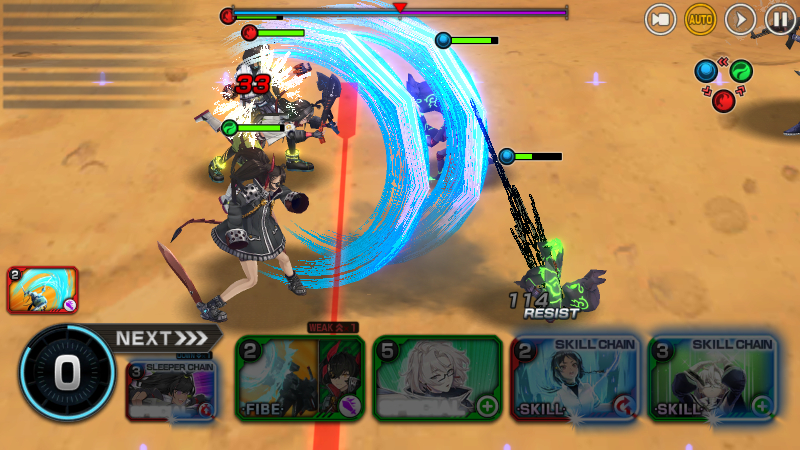Play the cost 2 green FIBE card
The width and height of the screenshot is (800, 450).
(x=300, y=379)
